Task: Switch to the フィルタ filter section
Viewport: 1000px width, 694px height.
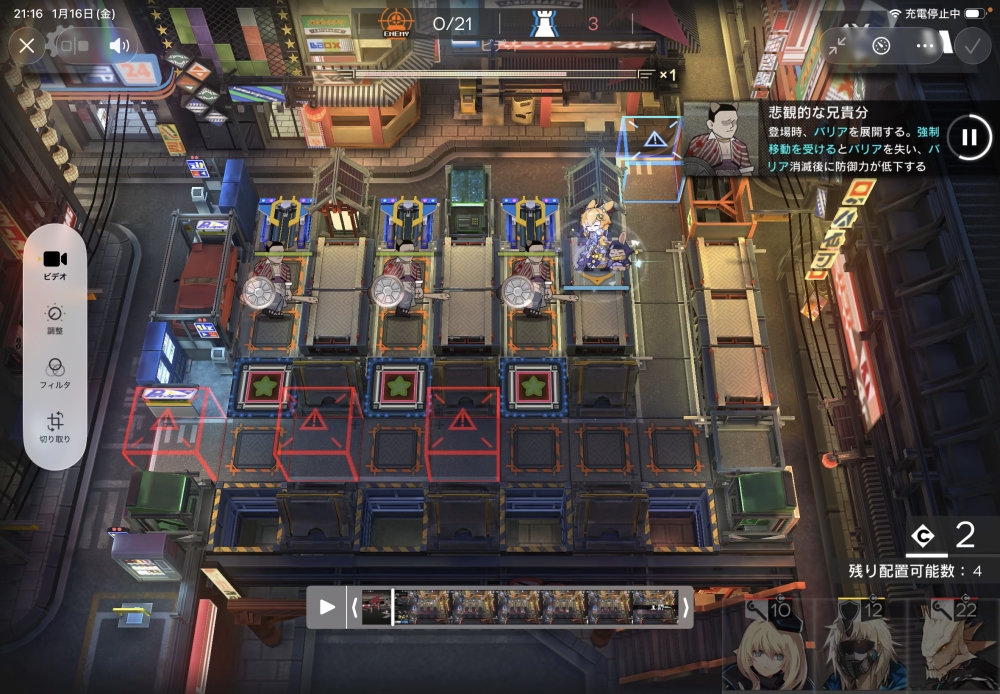Action: pyautogui.click(x=56, y=373)
